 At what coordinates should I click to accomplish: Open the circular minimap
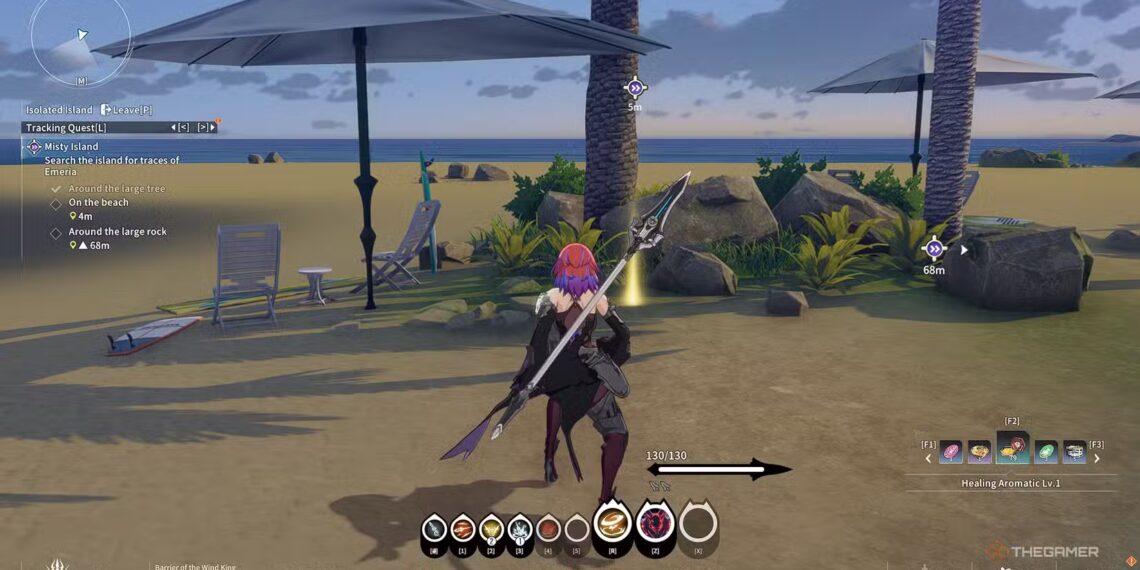[x=79, y=40]
